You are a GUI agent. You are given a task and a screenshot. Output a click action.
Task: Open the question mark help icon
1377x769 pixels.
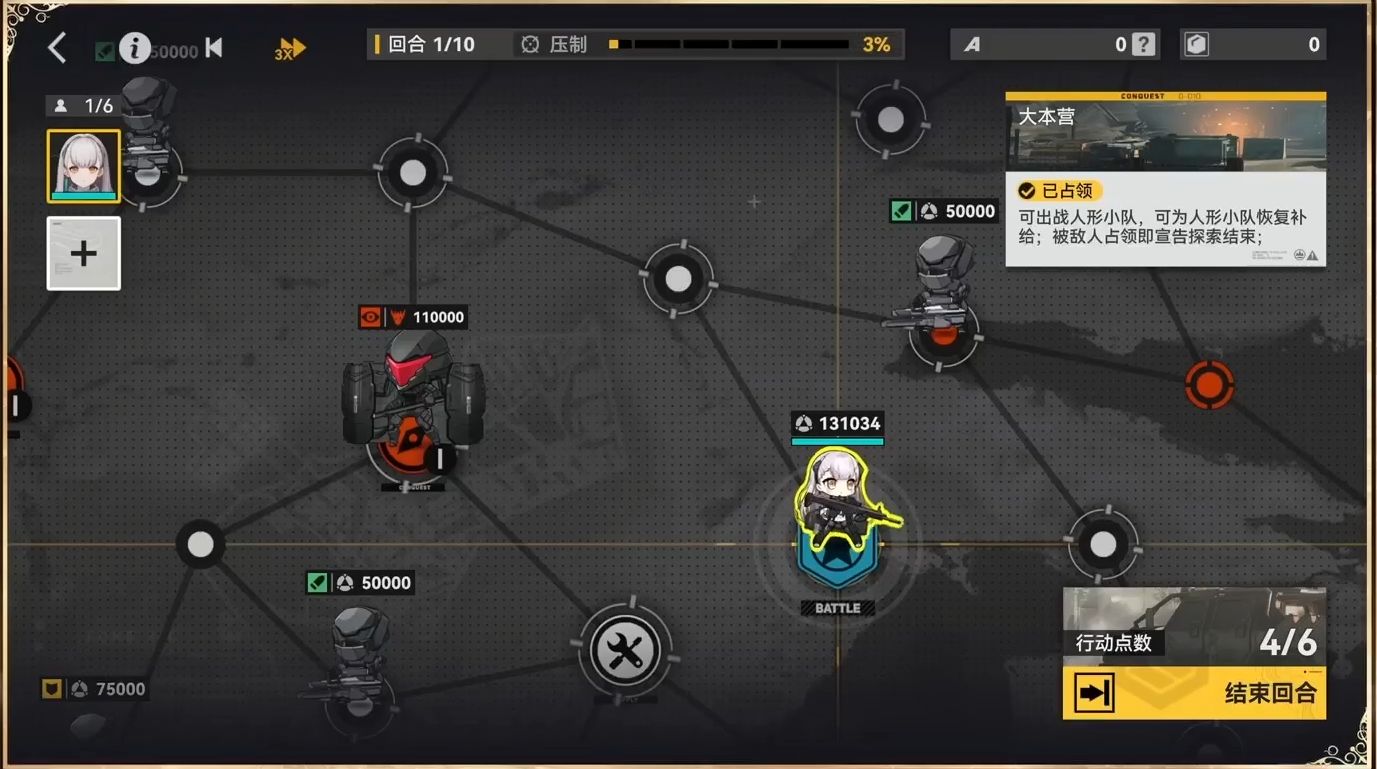[x=1144, y=44]
